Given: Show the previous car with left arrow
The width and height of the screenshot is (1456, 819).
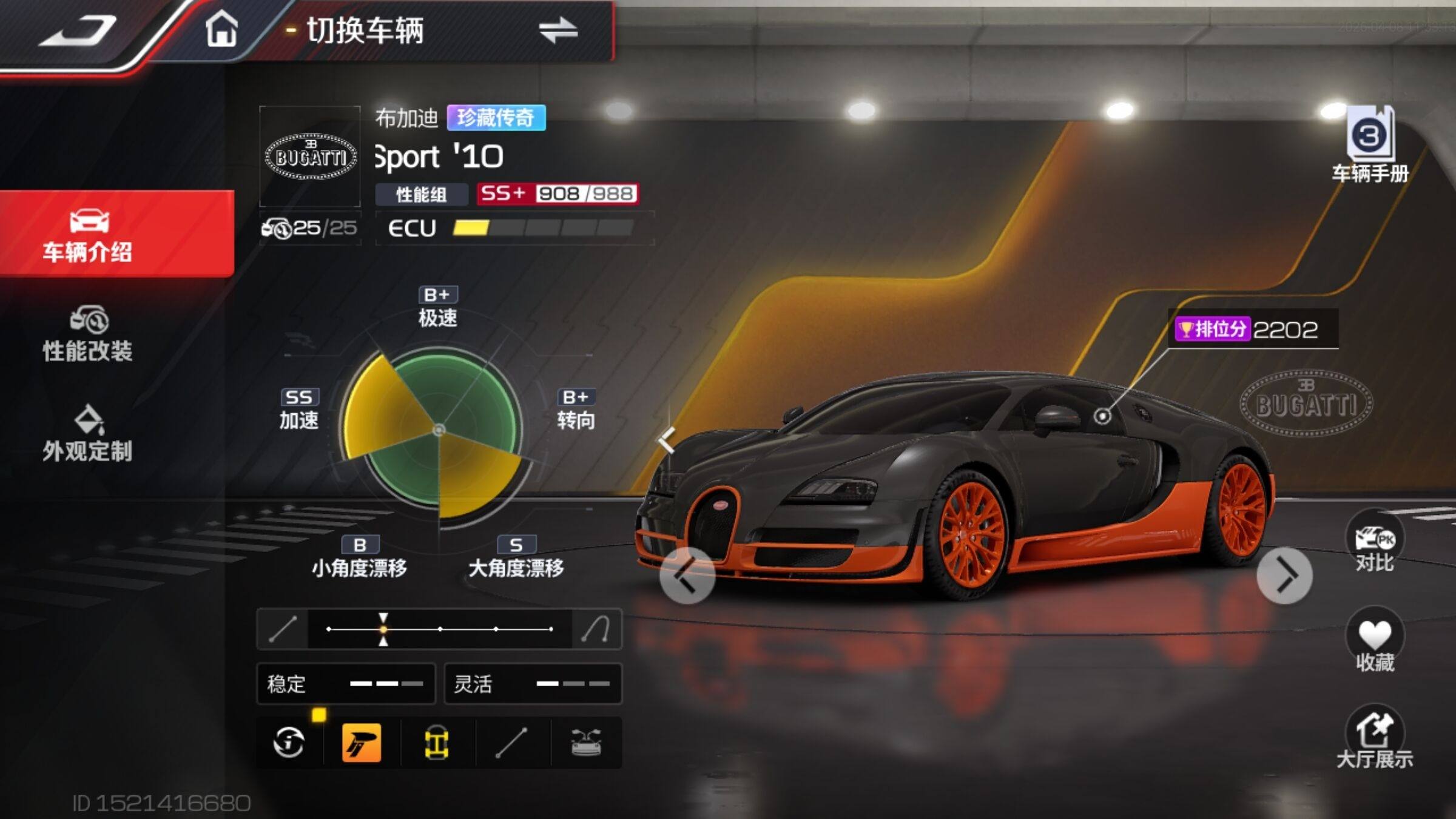Looking at the screenshot, I should 687,575.
